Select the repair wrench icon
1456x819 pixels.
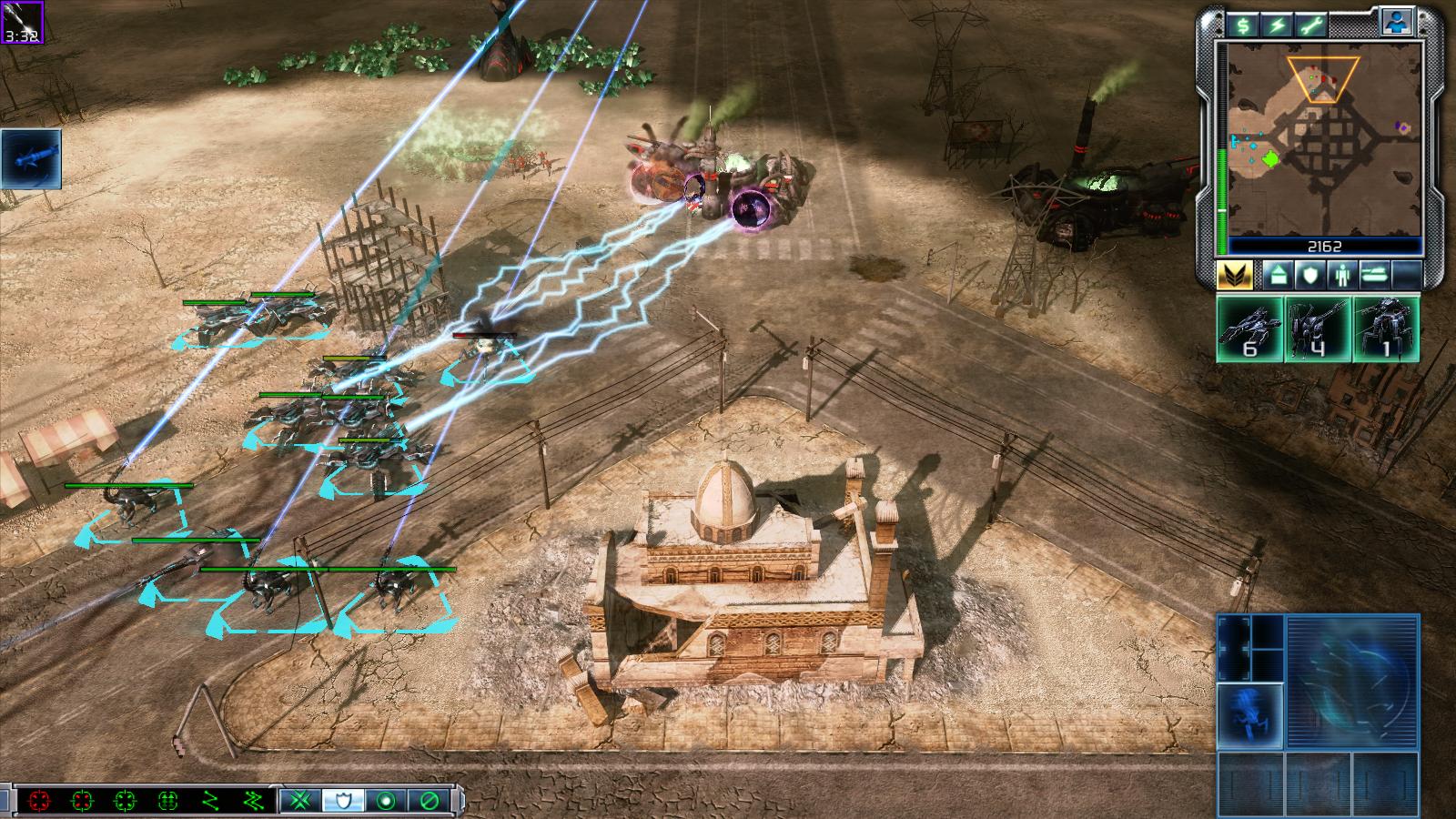[x=1310, y=25]
